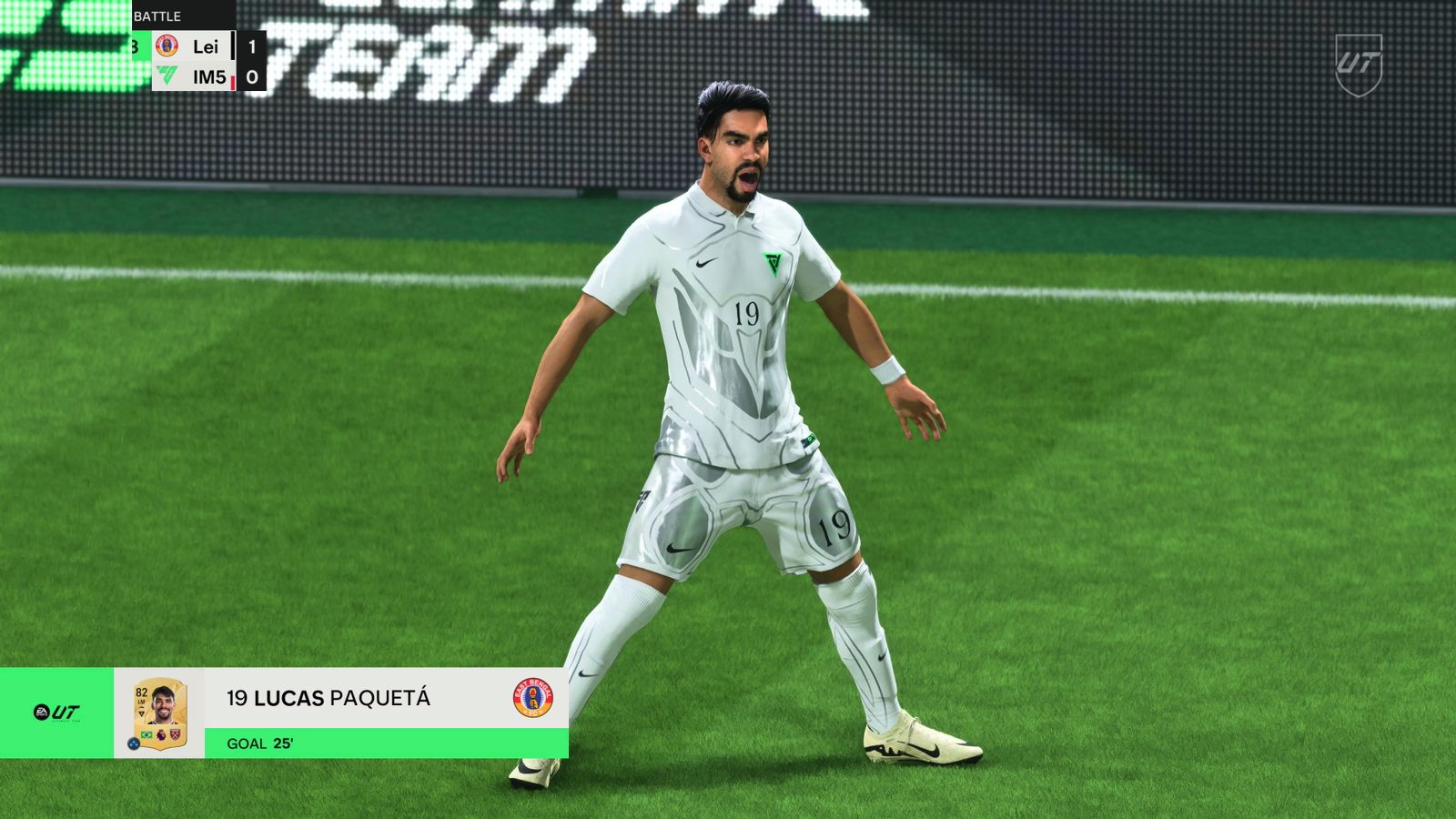This screenshot has height=819, width=1456.
Task: Select the Lei row in the score overlay
Action: [x=206, y=47]
